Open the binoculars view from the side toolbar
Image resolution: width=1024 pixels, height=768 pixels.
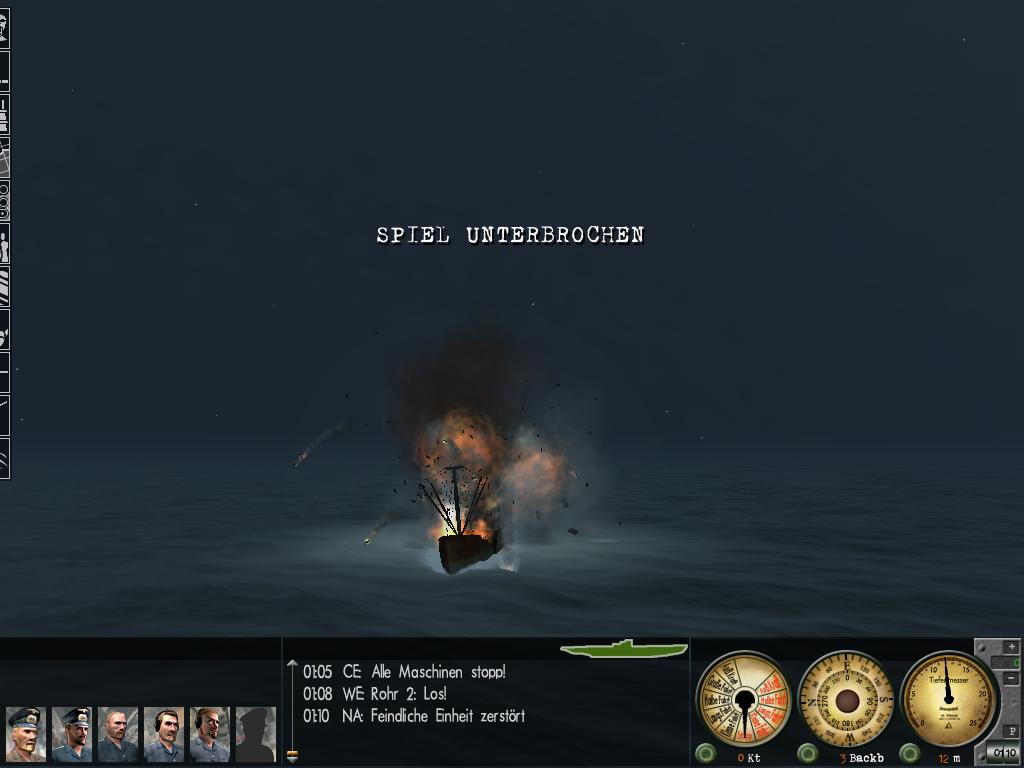pyautogui.click(x=4, y=201)
